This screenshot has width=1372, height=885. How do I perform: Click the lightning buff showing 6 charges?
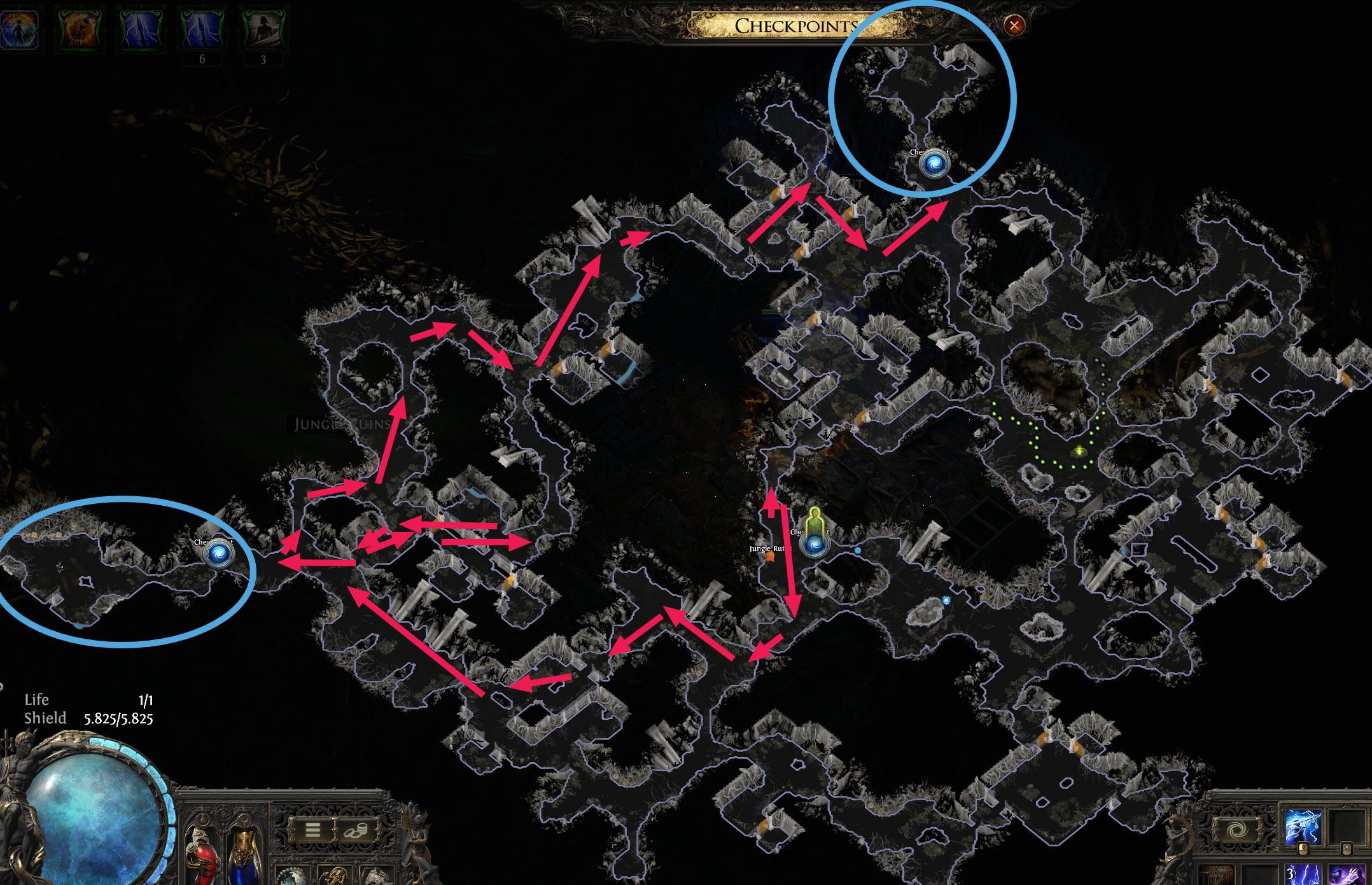pyautogui.click(x=201, y=29)
